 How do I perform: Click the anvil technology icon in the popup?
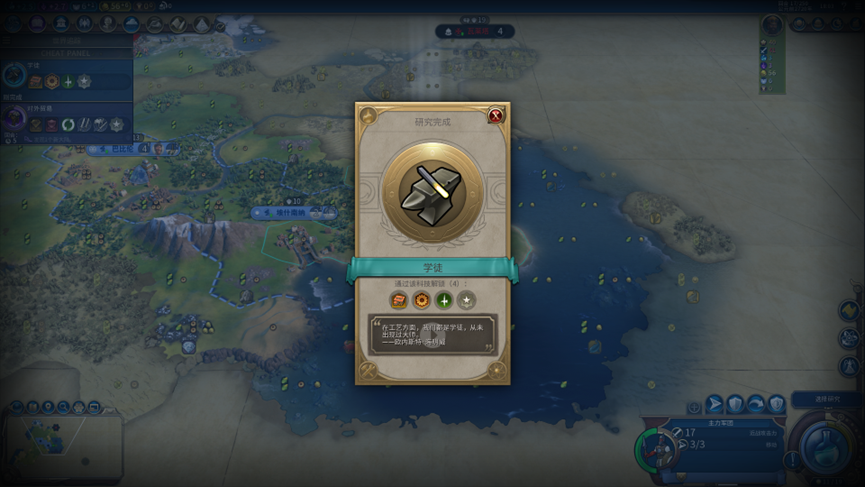pyautogui.click(x=432, y=190)
